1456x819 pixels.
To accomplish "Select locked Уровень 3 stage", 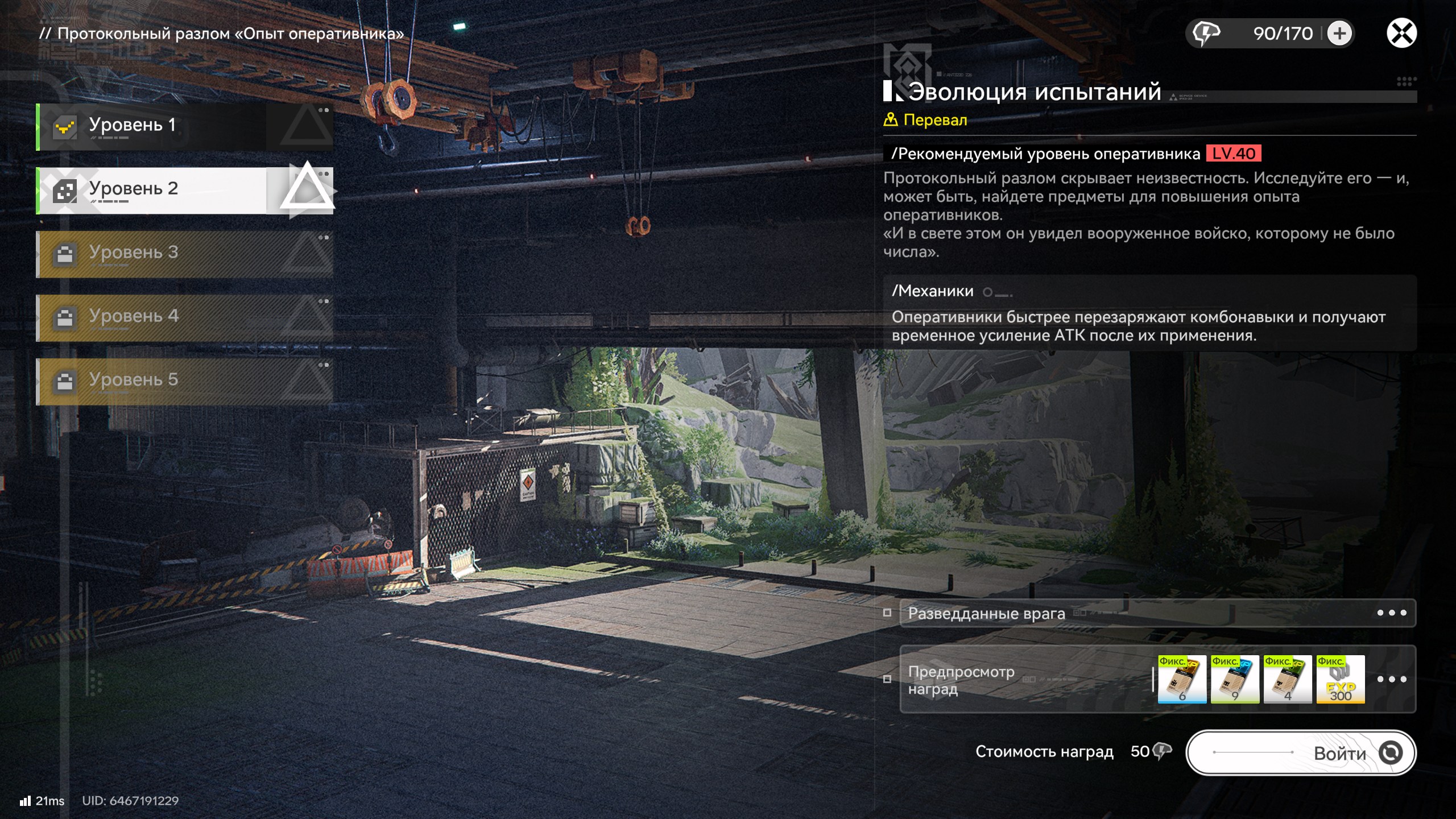I will pyautogui.click(x=184, y=254).
